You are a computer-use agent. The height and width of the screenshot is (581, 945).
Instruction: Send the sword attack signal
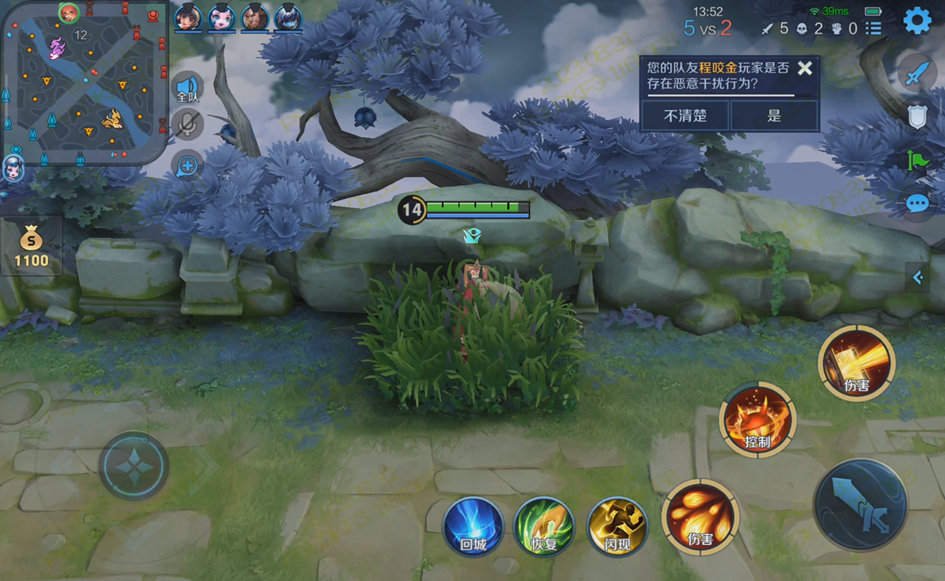click(917, 72)
